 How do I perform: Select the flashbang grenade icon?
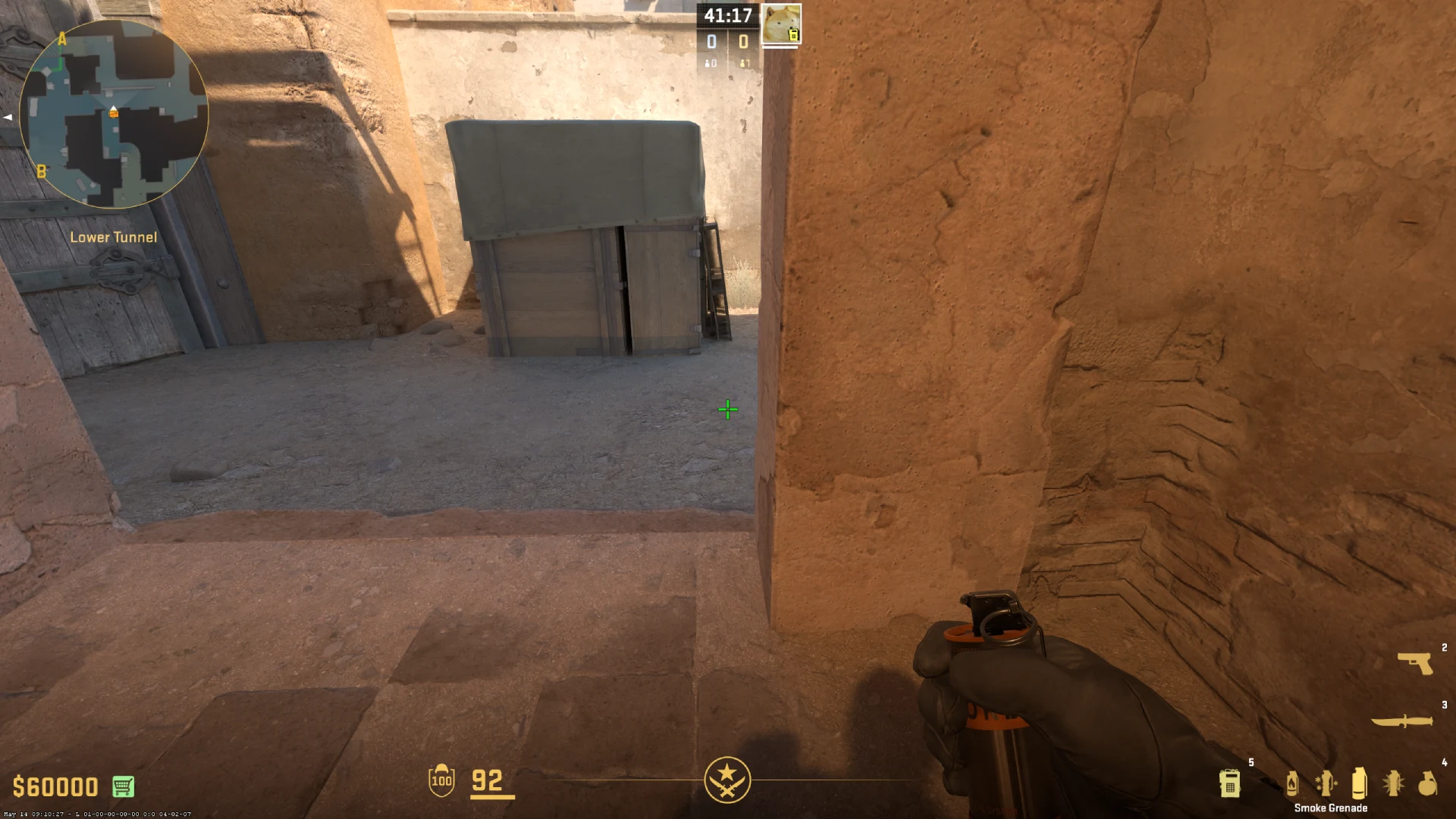click(1394, 783)
